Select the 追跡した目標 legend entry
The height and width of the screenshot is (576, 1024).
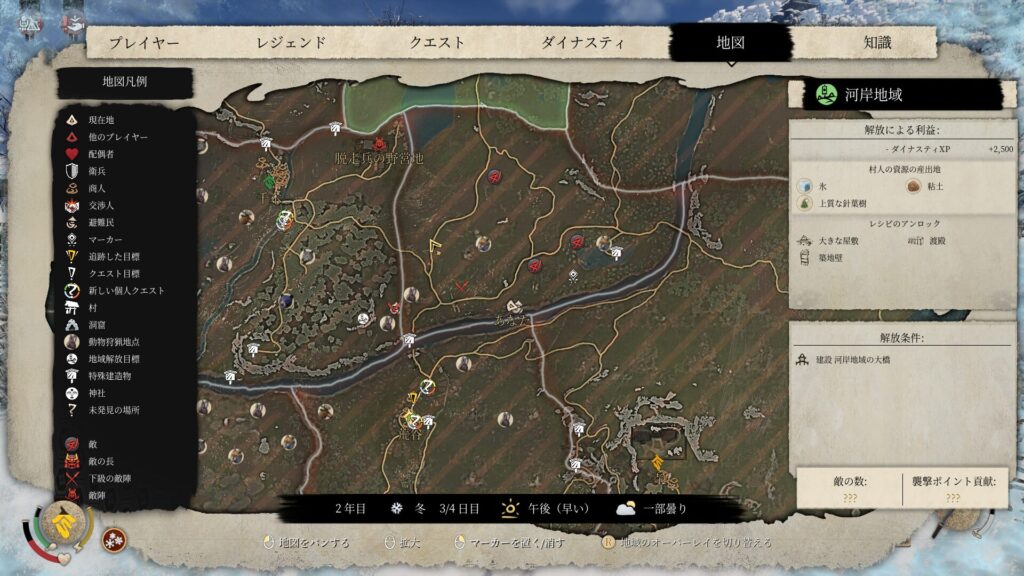pos(116,256)
